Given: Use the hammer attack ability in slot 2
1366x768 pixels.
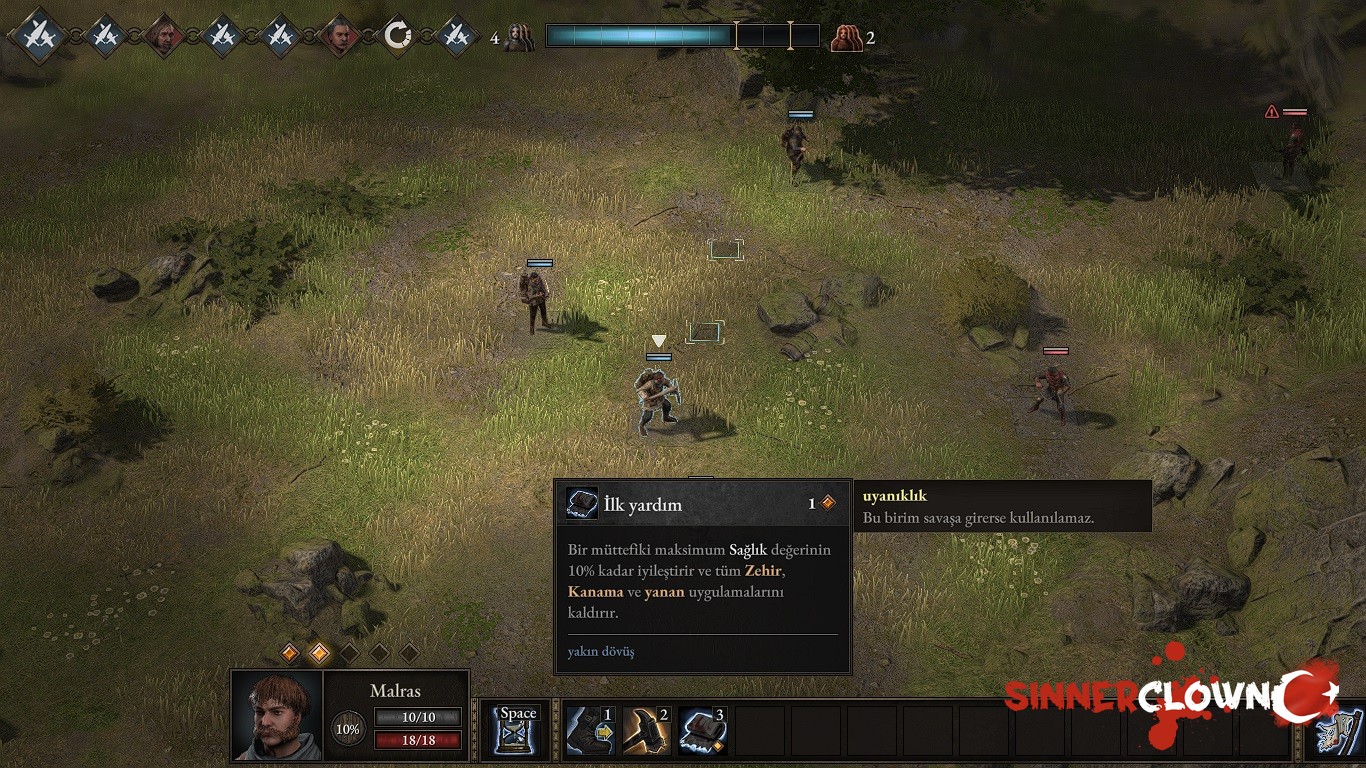Looking at the screenshot, I should [x=646, y=730].
